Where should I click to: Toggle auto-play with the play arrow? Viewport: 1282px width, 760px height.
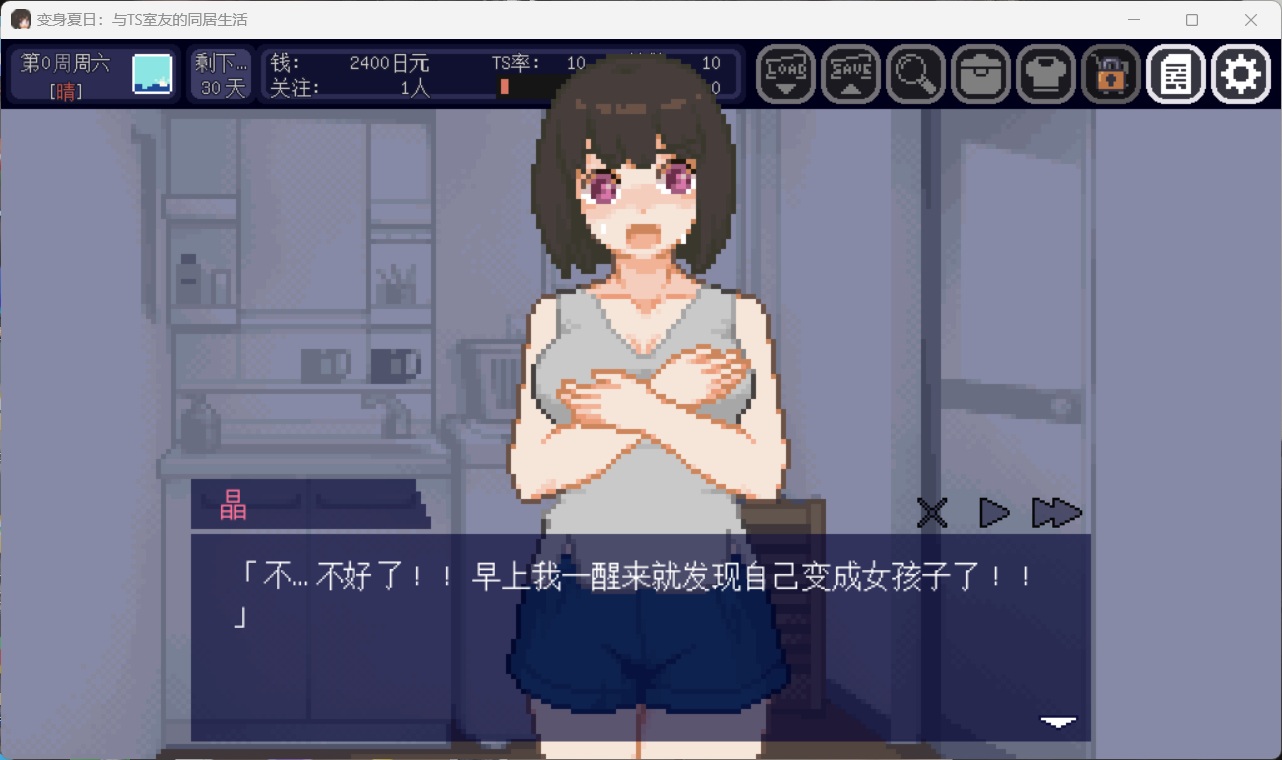[x=994, y=513]
